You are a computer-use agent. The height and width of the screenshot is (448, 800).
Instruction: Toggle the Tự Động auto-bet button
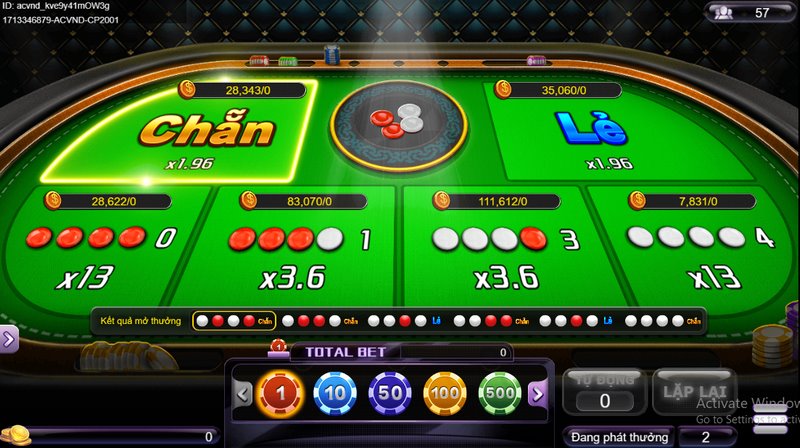604,391
